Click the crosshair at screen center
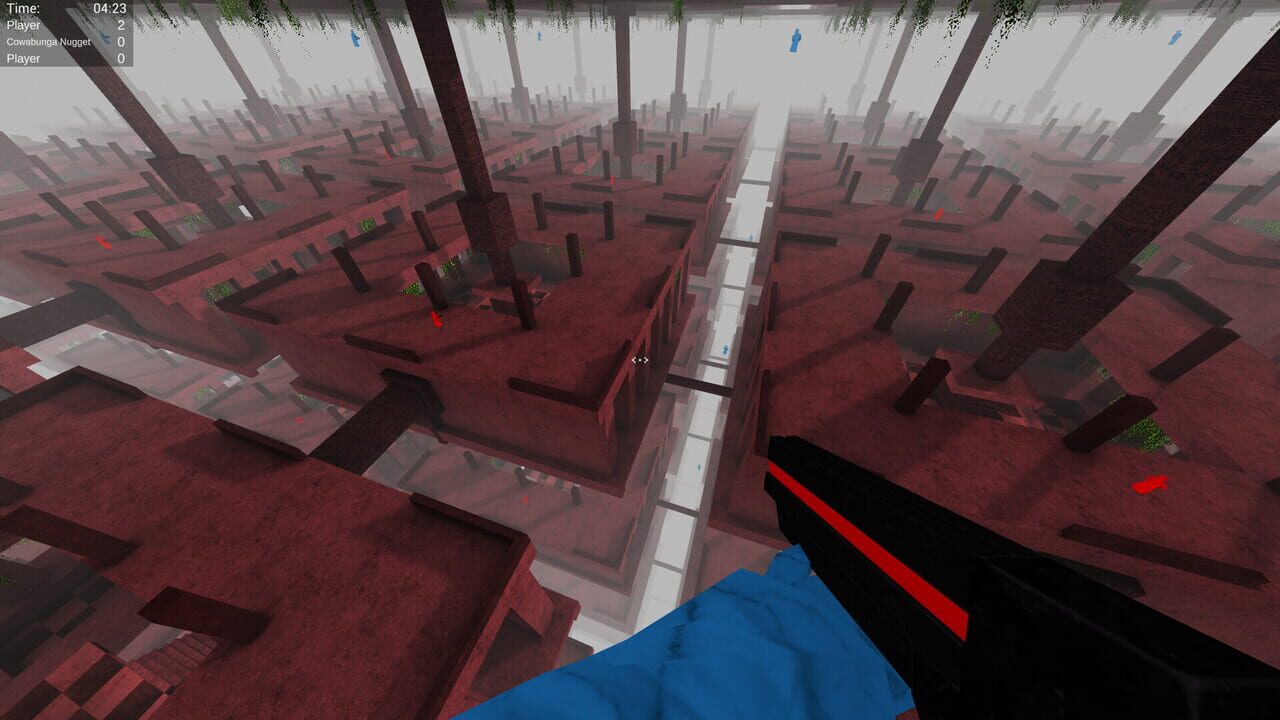1280x720 pixels. (640, 360)
